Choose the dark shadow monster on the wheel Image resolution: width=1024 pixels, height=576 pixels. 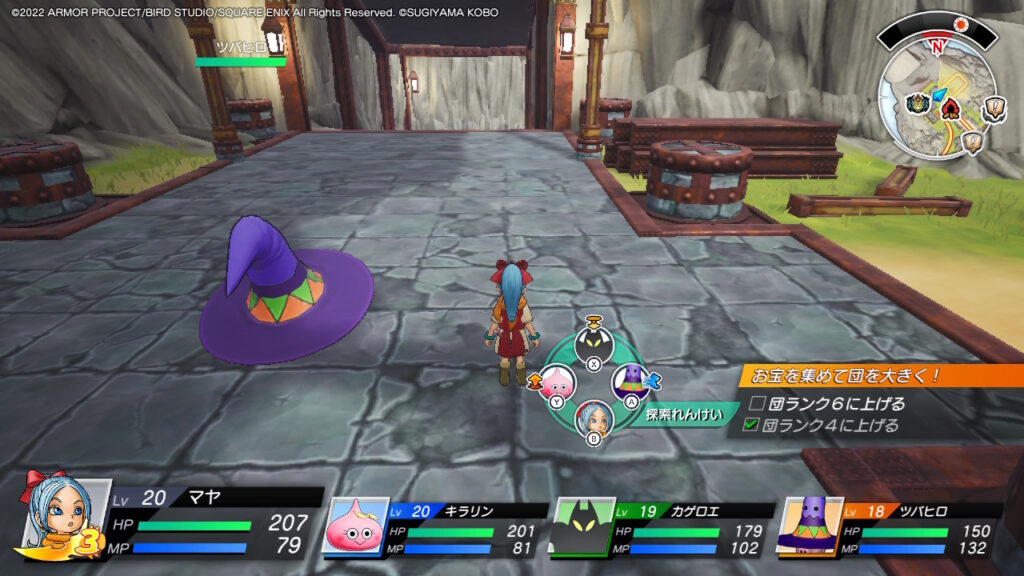click(593, 343)
